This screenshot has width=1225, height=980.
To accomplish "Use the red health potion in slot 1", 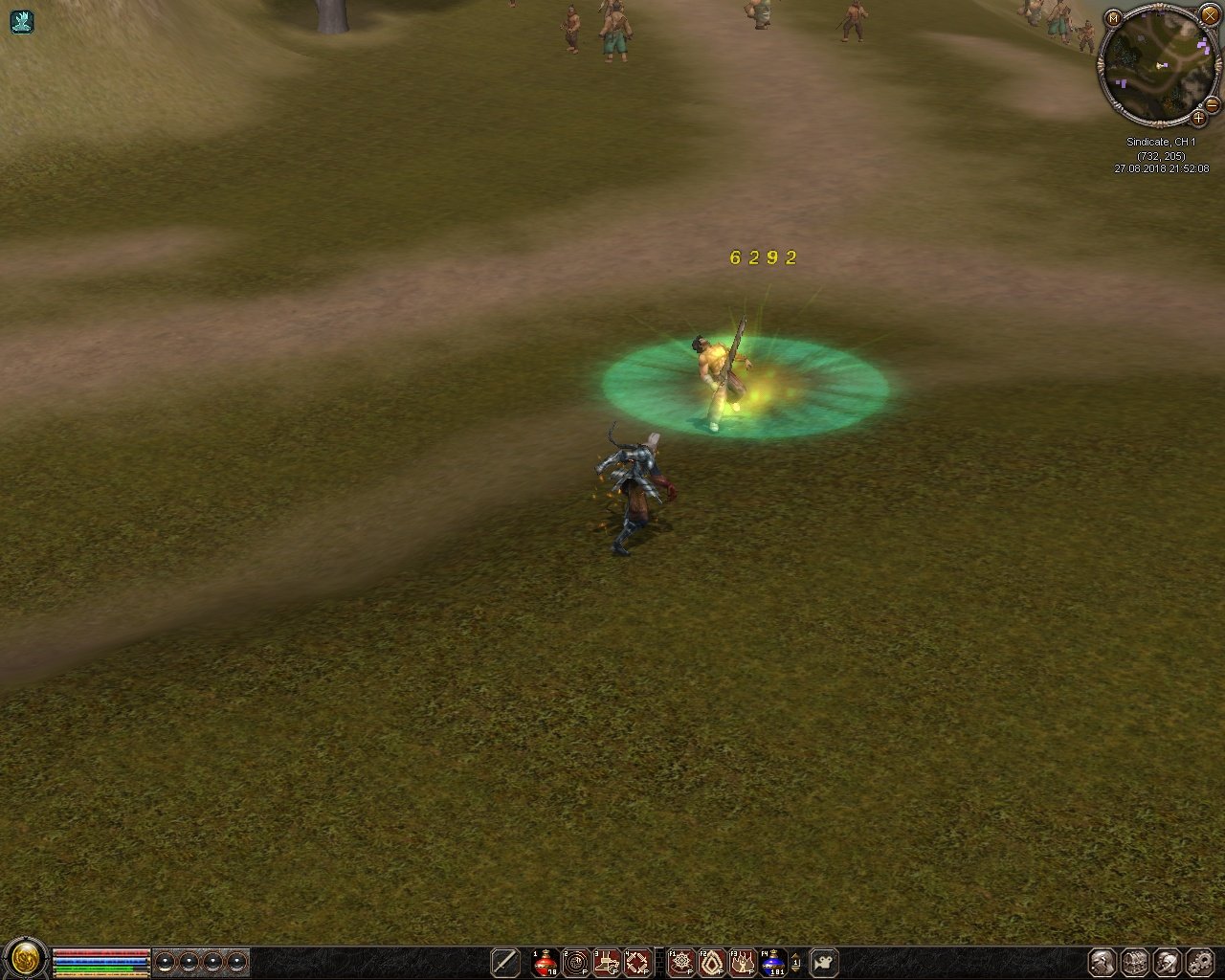I will coord(546,962).
